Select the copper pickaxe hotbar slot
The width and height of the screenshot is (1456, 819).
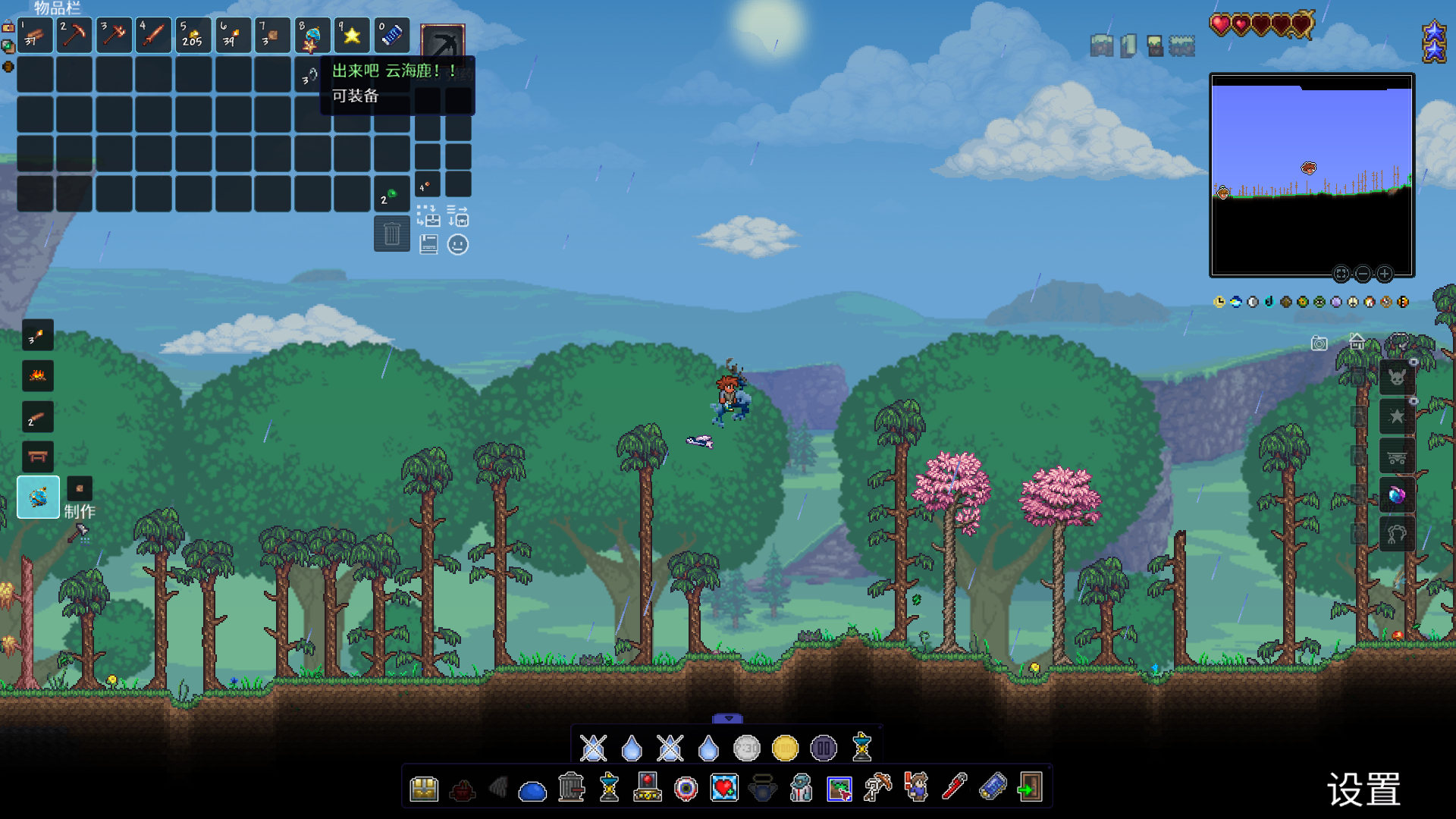pos(74,35)
